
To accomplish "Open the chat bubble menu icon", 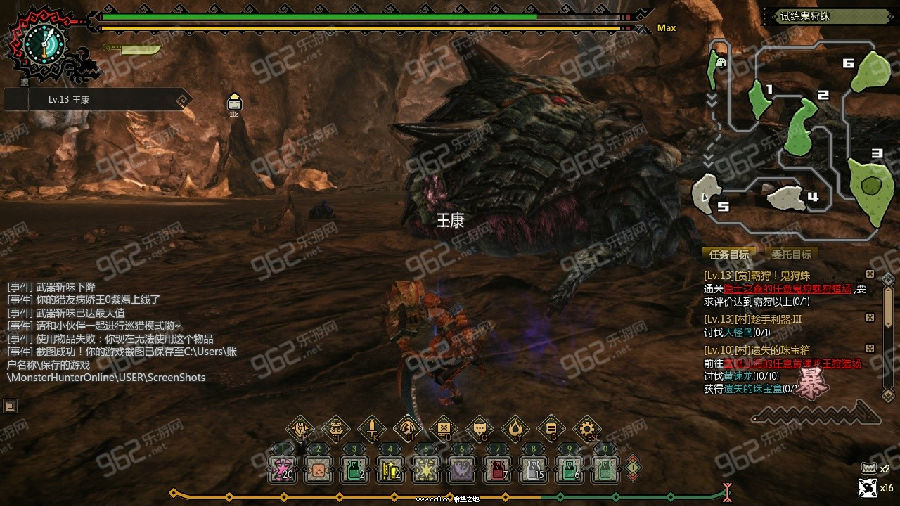I will (x=479, y=429).
